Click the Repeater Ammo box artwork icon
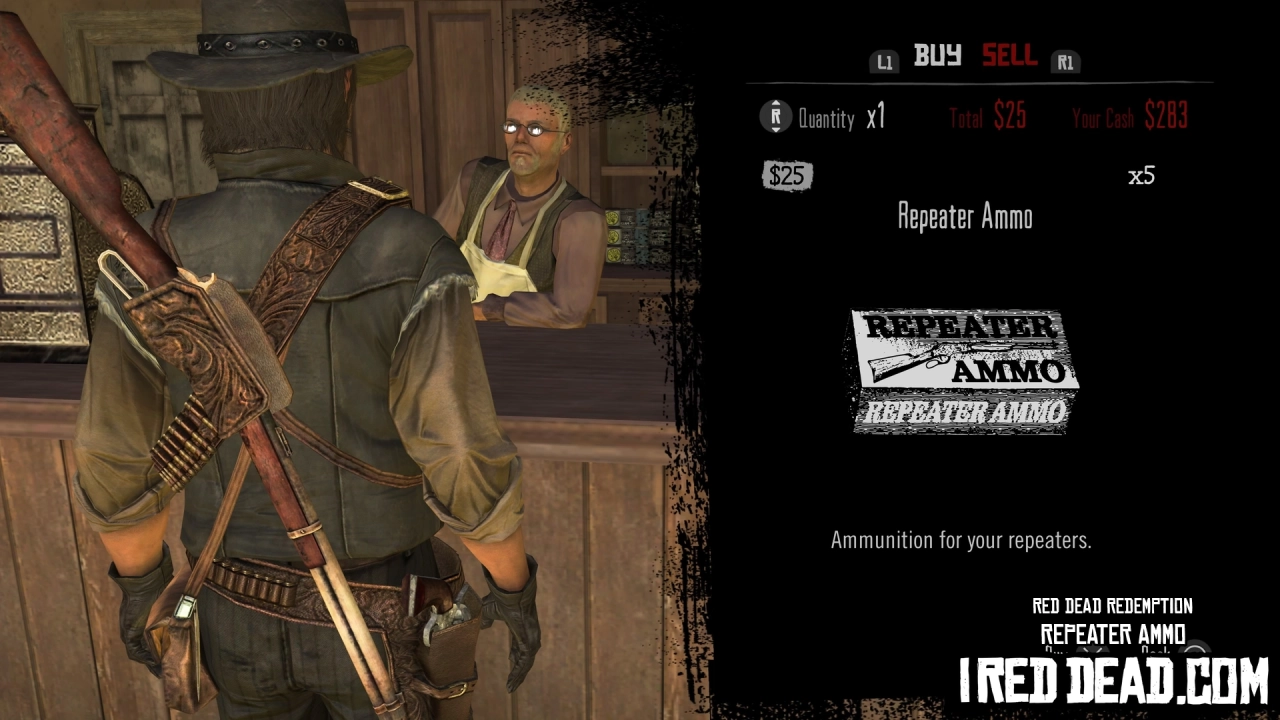 [x=960, y=370]
